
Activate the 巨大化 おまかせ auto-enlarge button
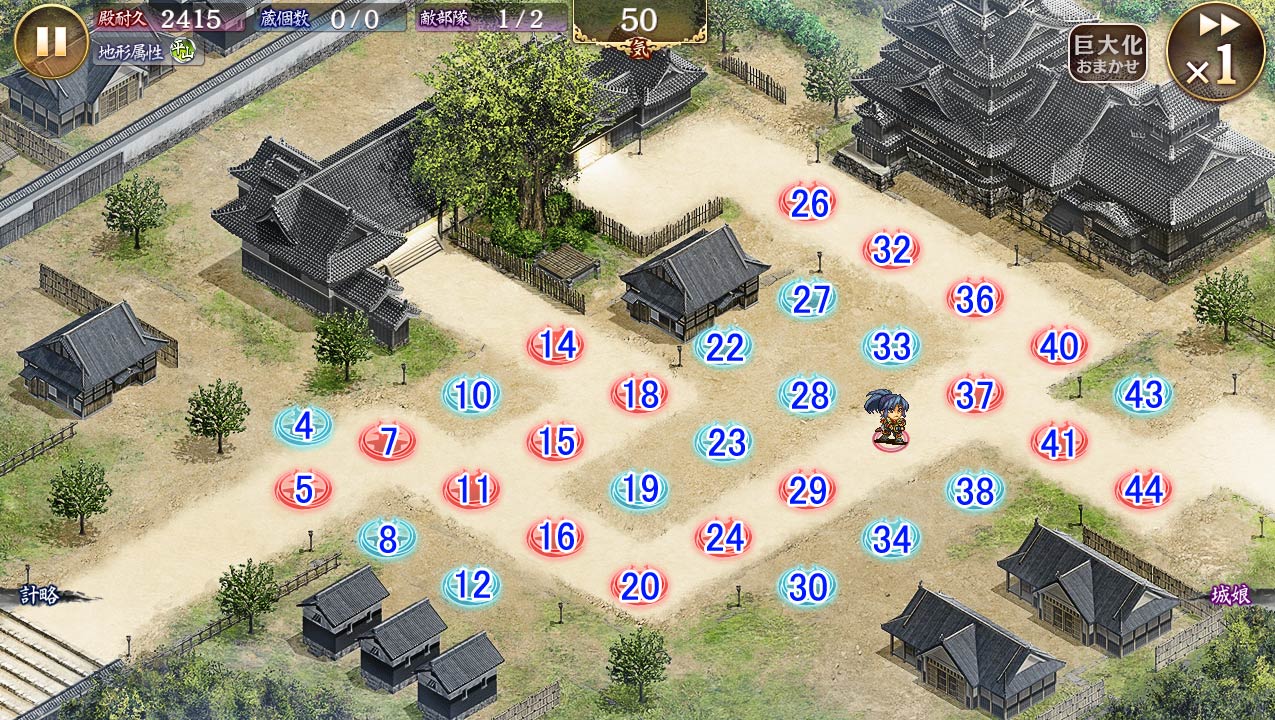[x=1107, y=53]
